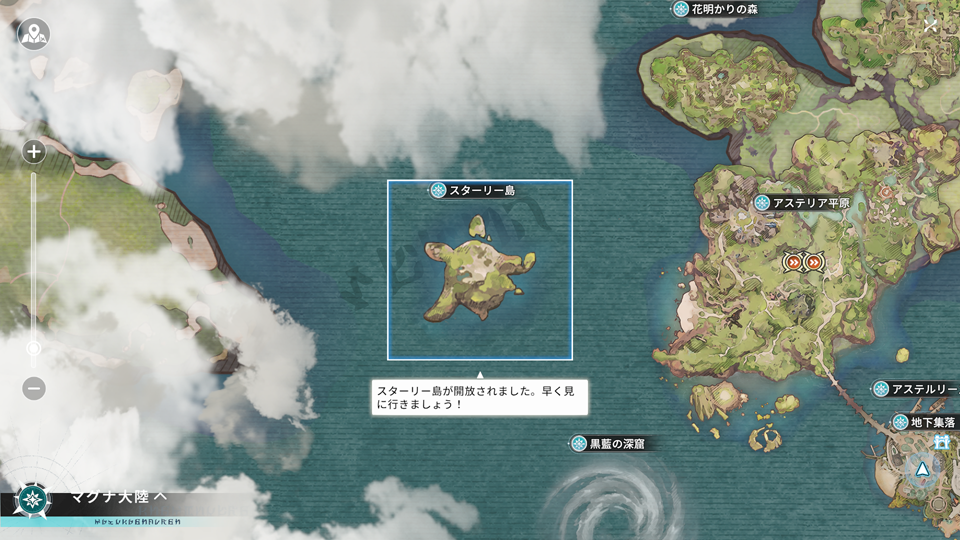Close the world map with the X button
960x540 pixels.
click(931, 26)
